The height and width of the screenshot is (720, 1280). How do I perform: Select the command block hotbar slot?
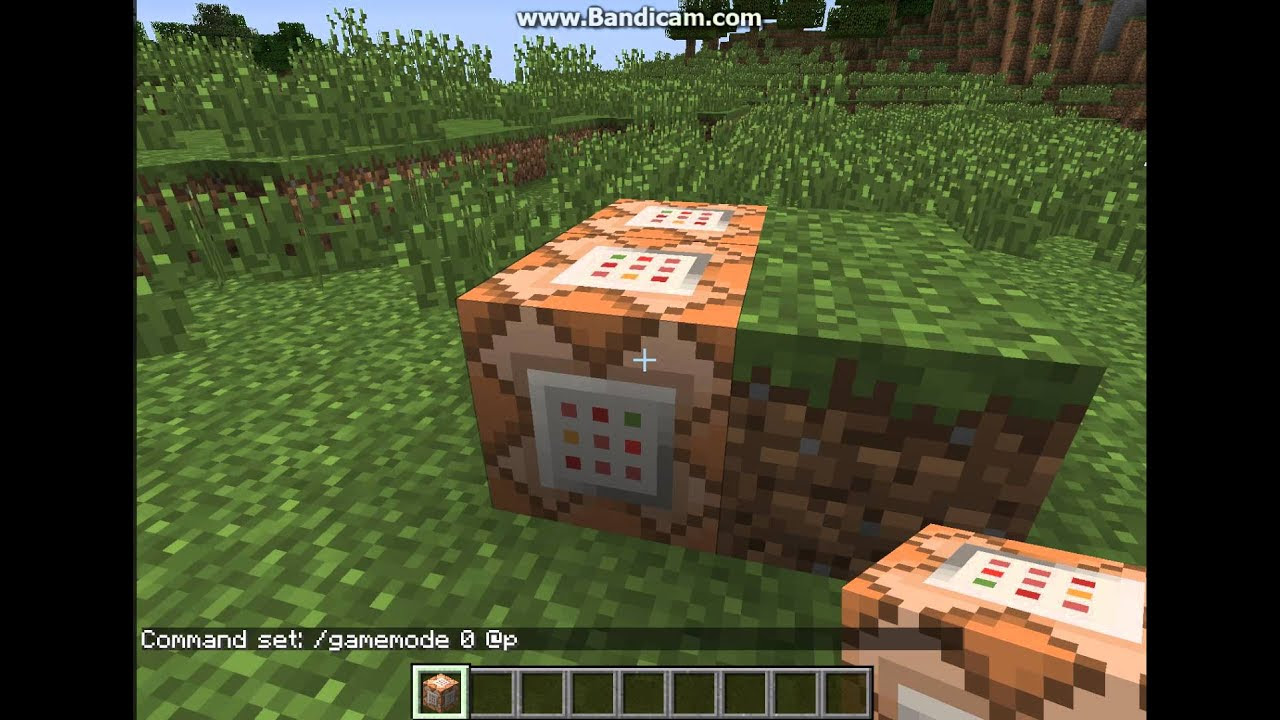pos(440,693)
